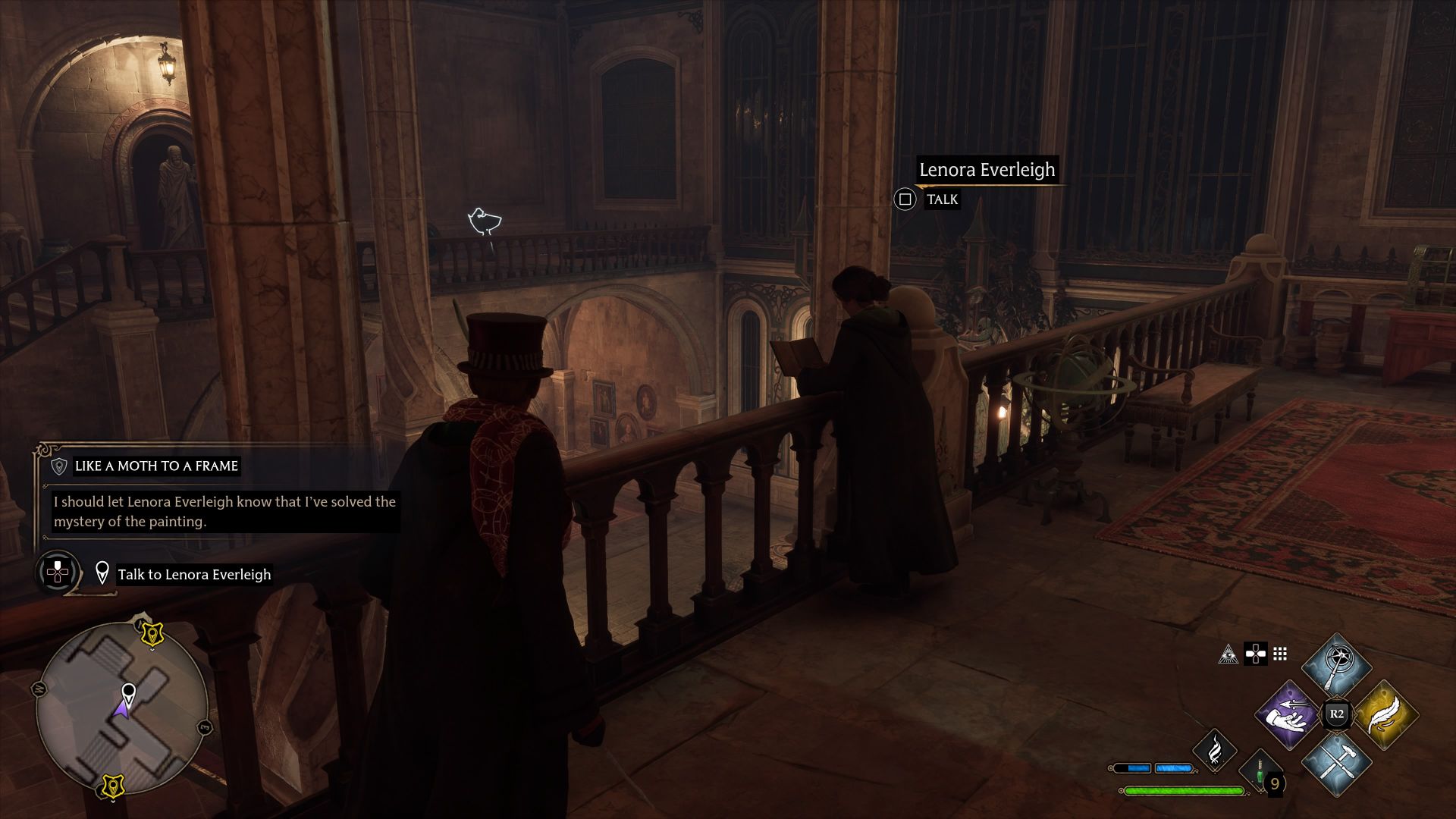Screen dimensions: 1456x819
Task: Select the LIKE A MOTH TO A FRAME quest title
Action: click(x=155, y=466)
